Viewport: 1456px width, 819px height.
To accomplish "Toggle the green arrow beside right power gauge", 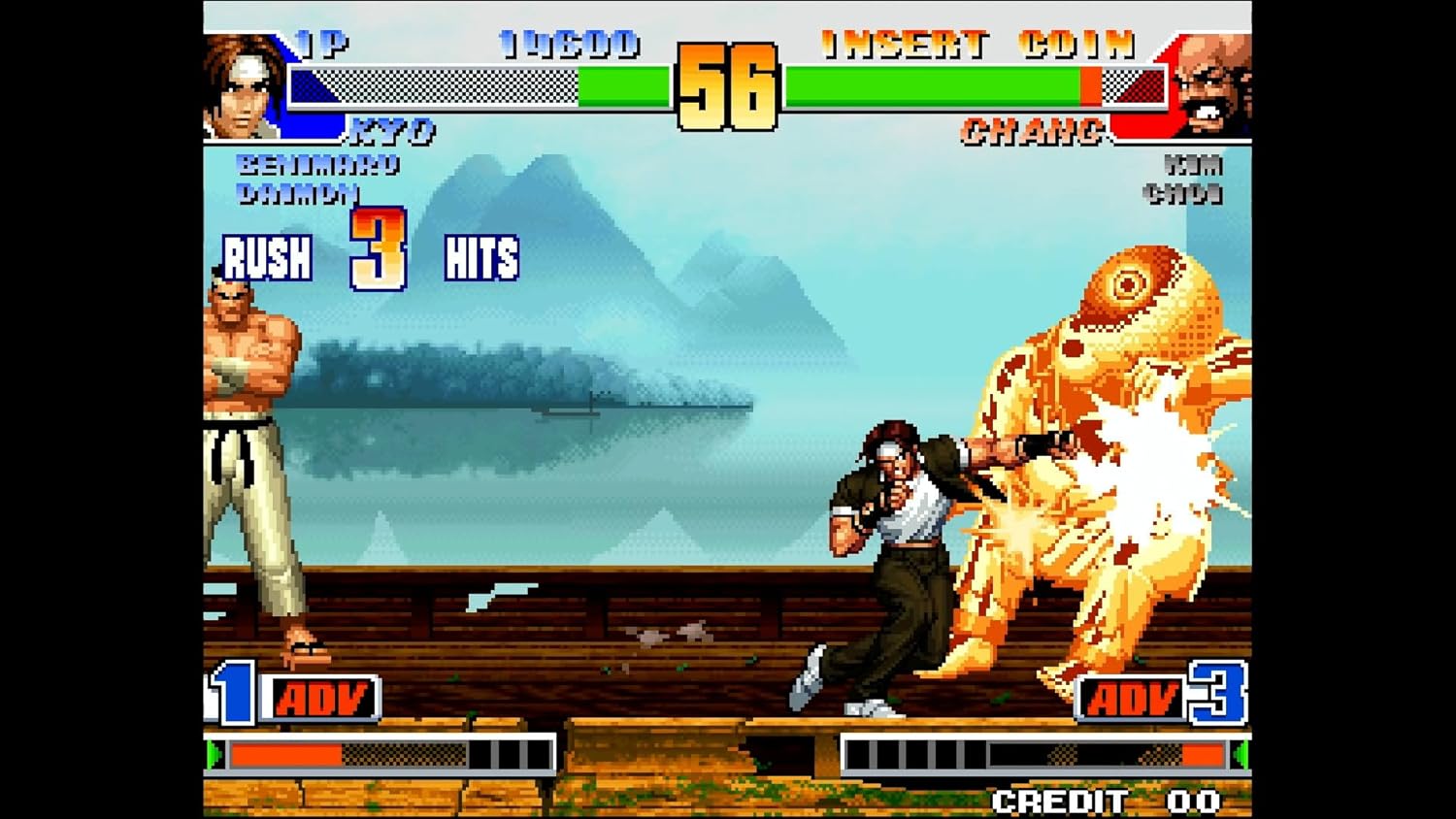I will pos(1247,752).
